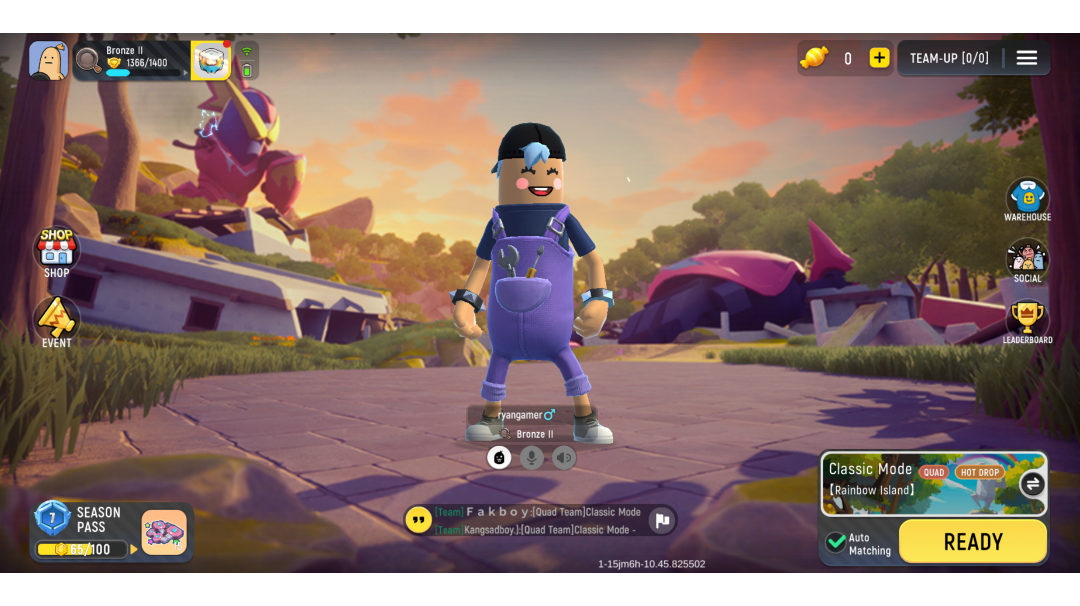Viewport: 1080px width, 606px height.
Task: Toggle the speaker sound icon
Action: coord(564,458)
